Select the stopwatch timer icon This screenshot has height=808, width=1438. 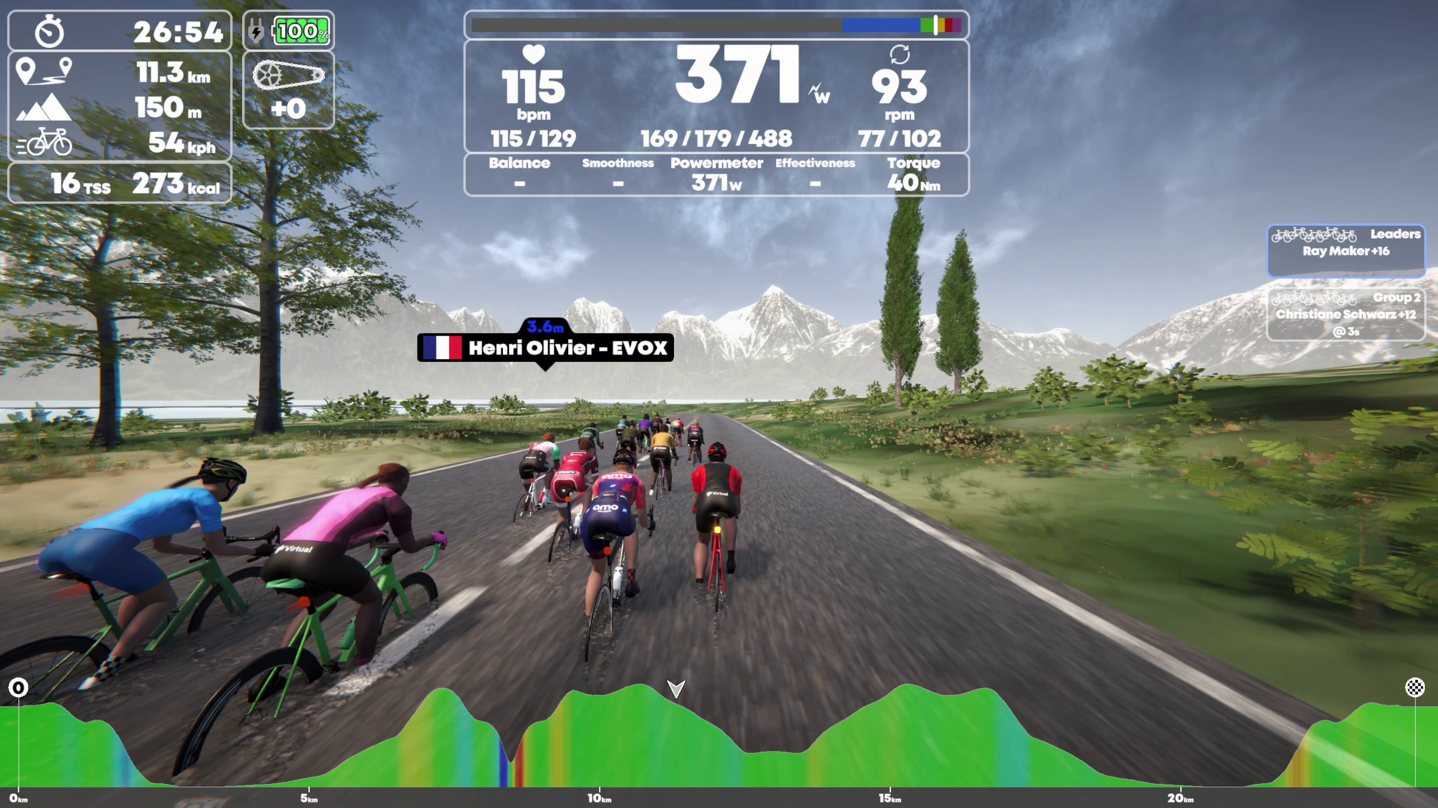51,31
